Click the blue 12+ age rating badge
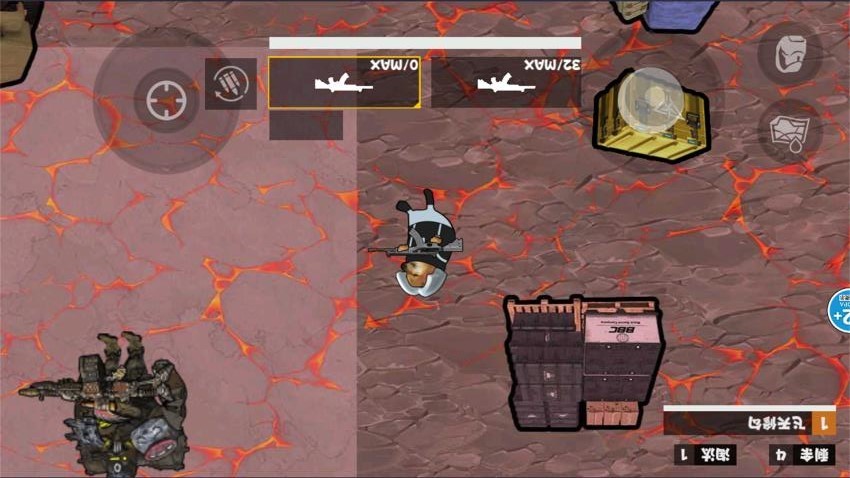 tap(840, 310)
